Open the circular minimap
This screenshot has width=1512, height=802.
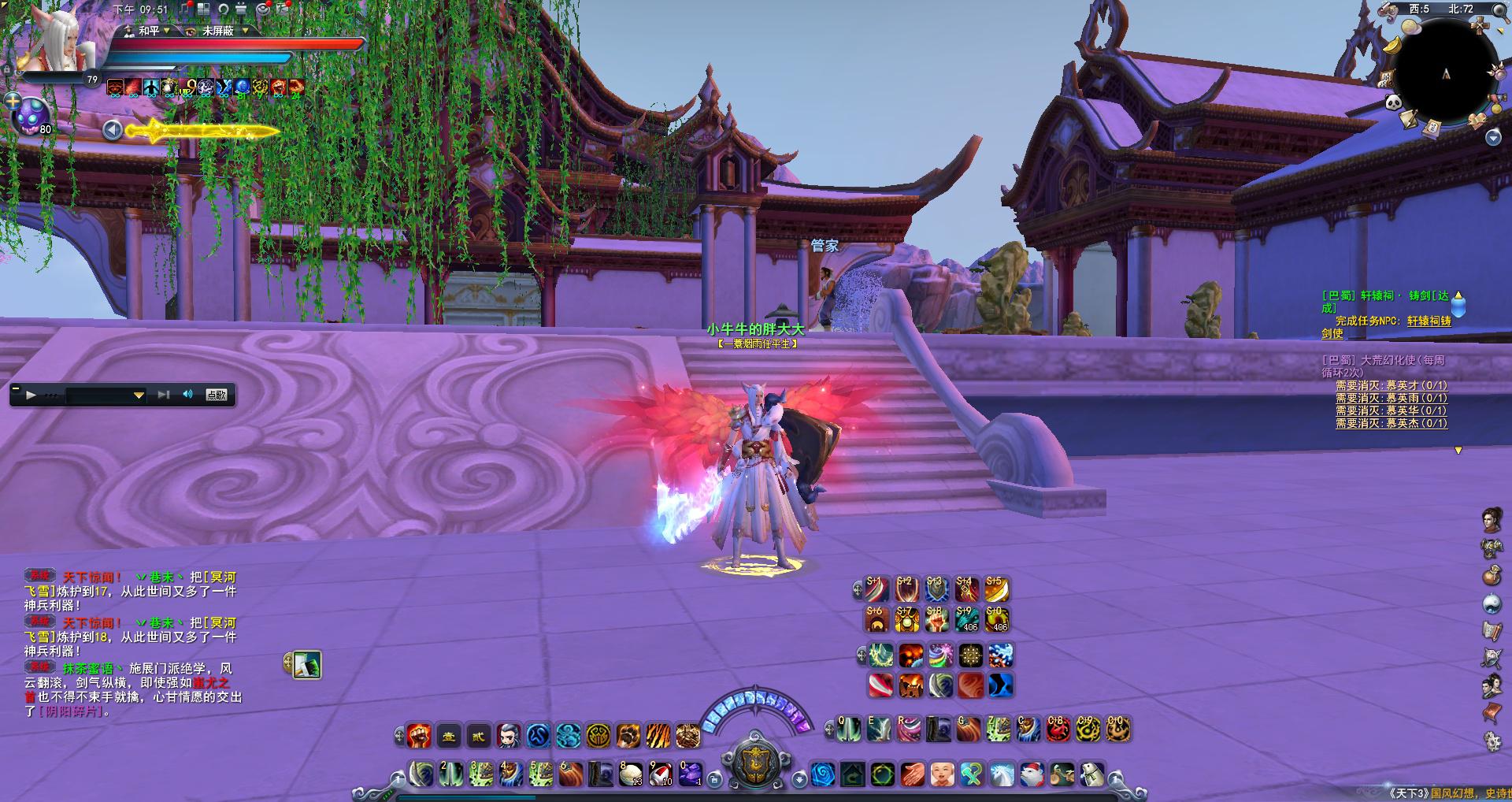[1446, 73]
